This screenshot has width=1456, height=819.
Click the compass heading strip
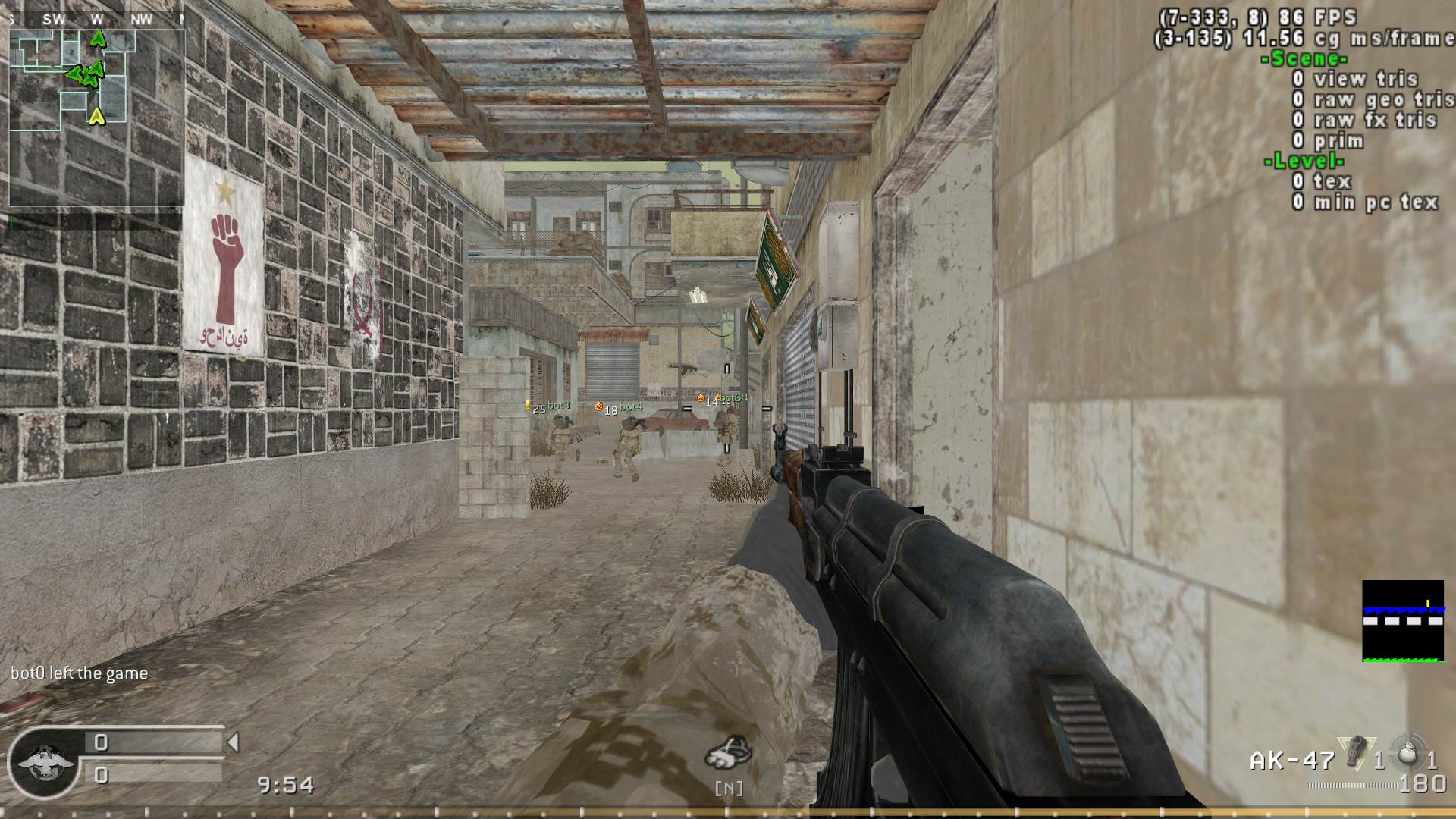point(96,20)
